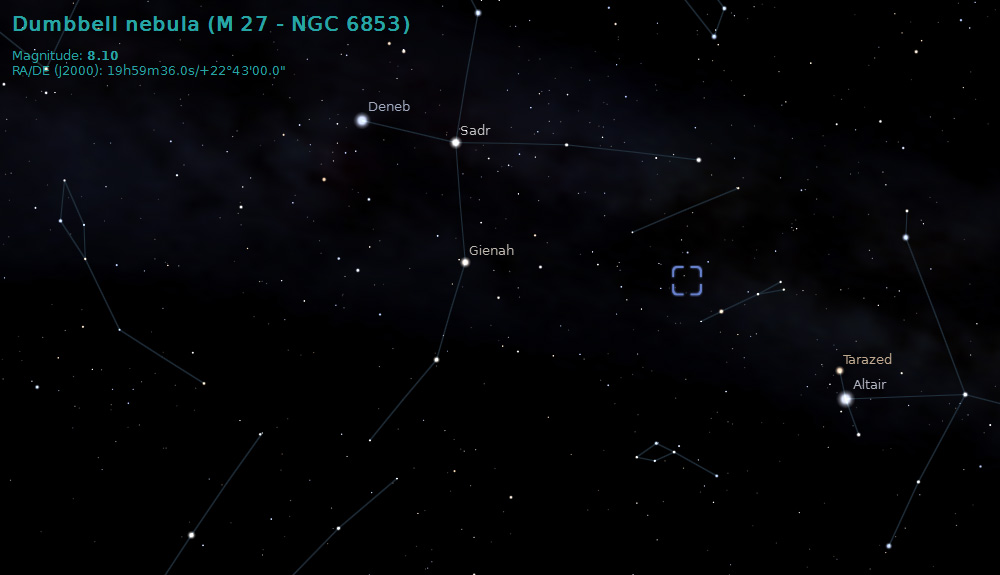1000x575 pixels.
Task: Pick the star labeled Tarazed
Action: tap(840, 371)
